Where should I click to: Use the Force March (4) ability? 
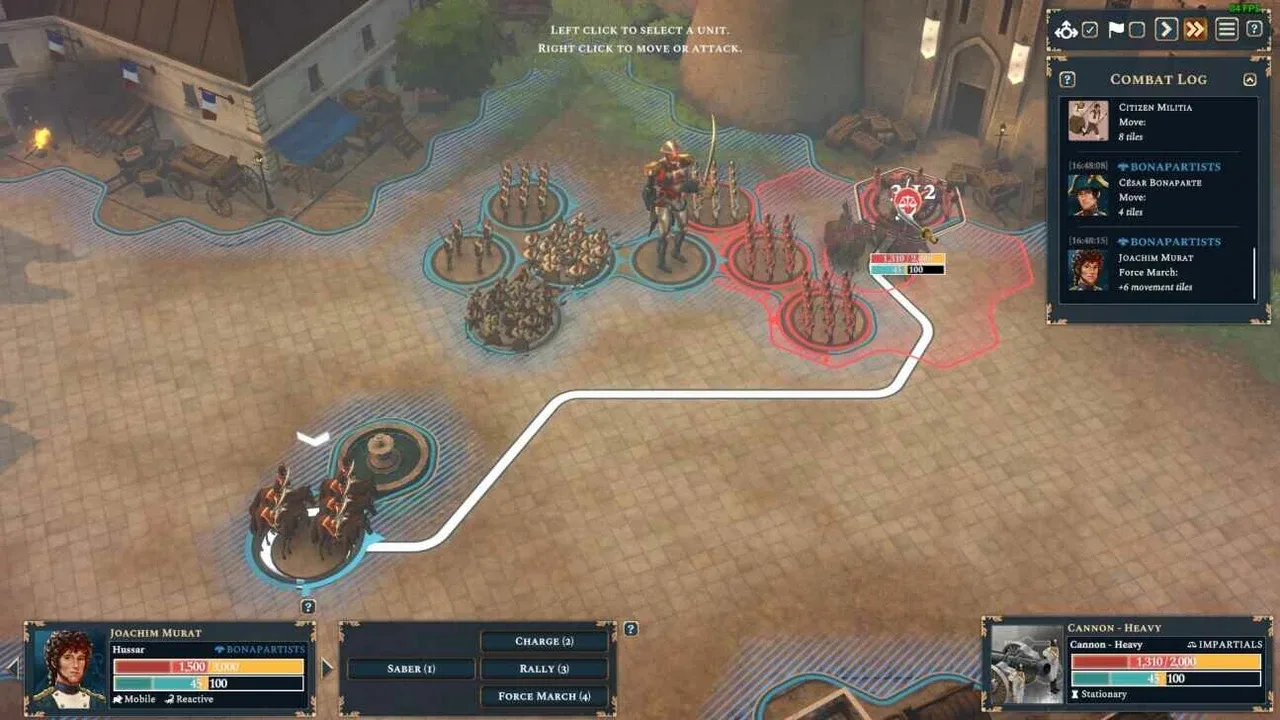[x=544, y=696]
